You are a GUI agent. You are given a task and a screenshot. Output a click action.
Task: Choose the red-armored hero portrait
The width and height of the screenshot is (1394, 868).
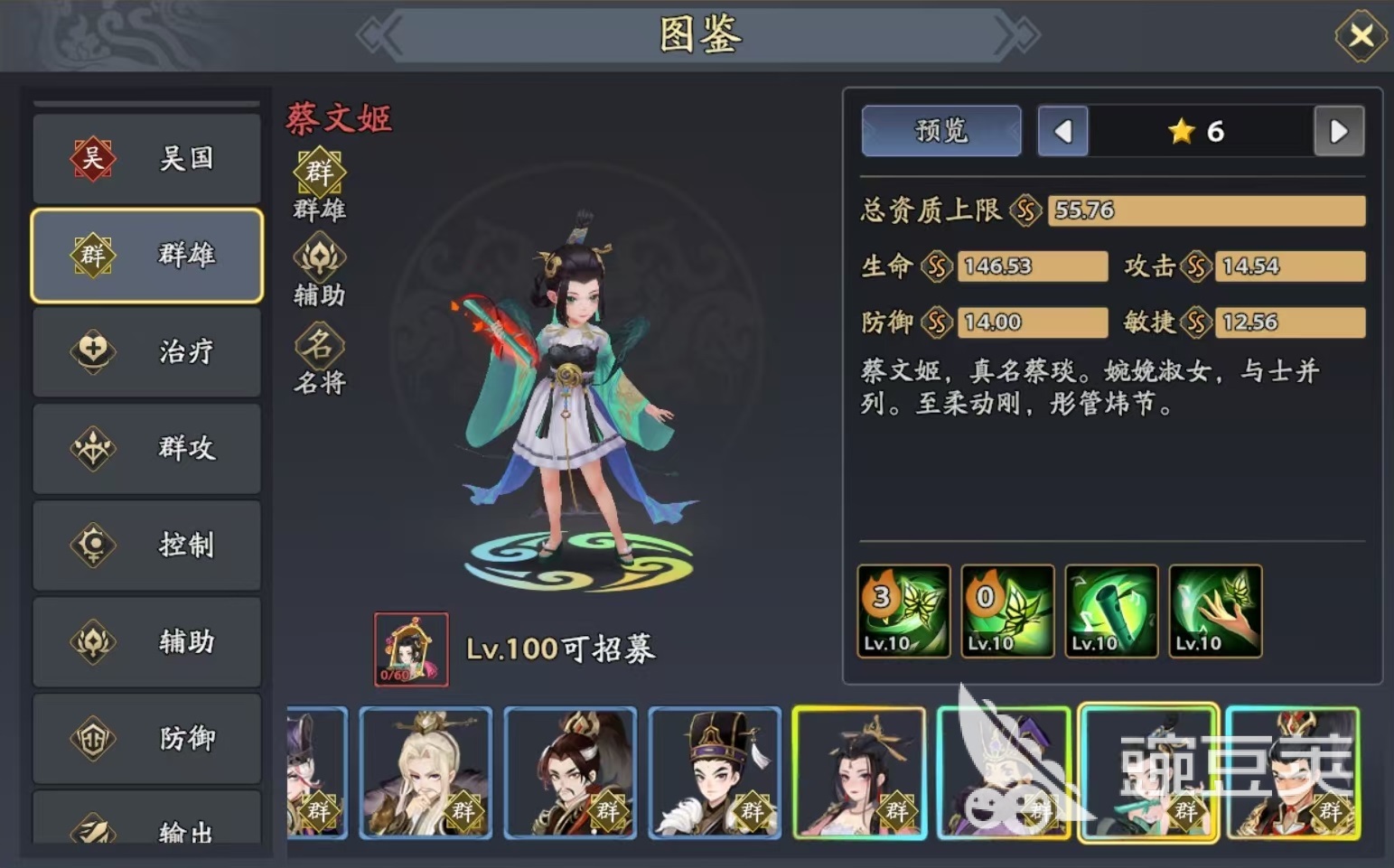pyautogui.click(x=1293, y=772)
